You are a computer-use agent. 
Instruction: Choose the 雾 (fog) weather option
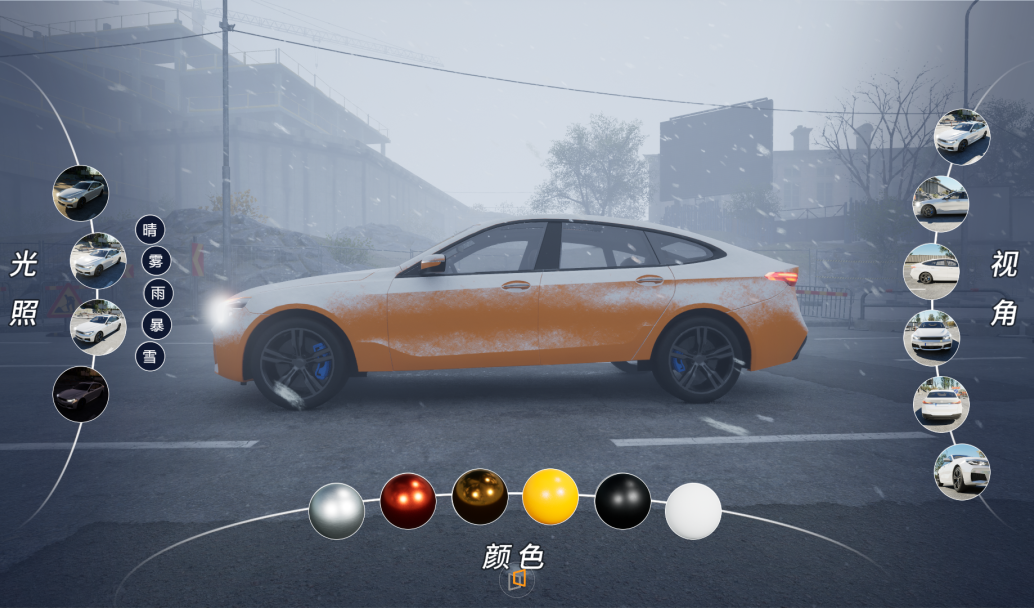(x=155, y=262)
